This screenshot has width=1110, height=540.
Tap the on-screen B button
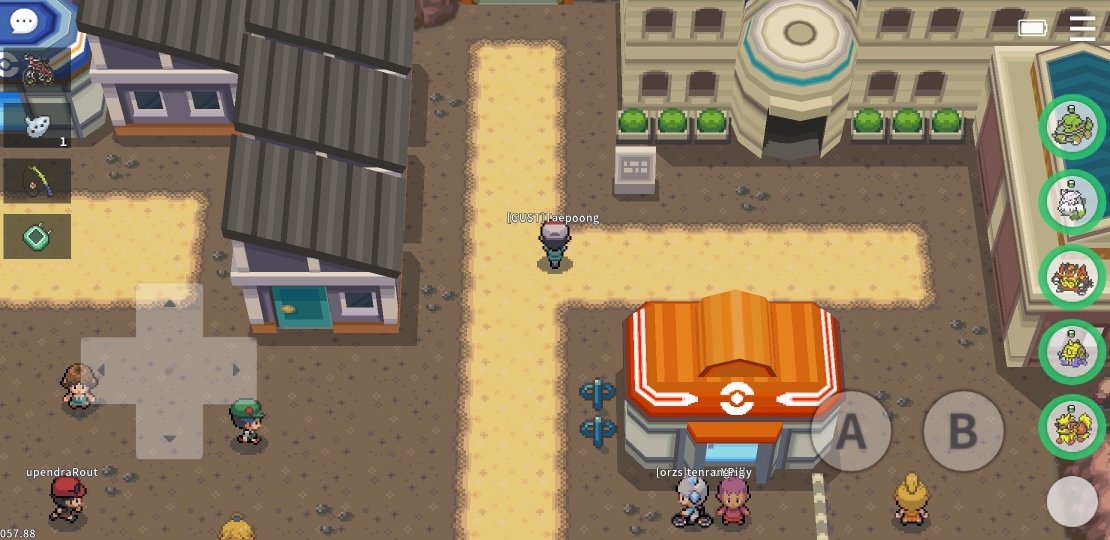[x=962, y=431]
